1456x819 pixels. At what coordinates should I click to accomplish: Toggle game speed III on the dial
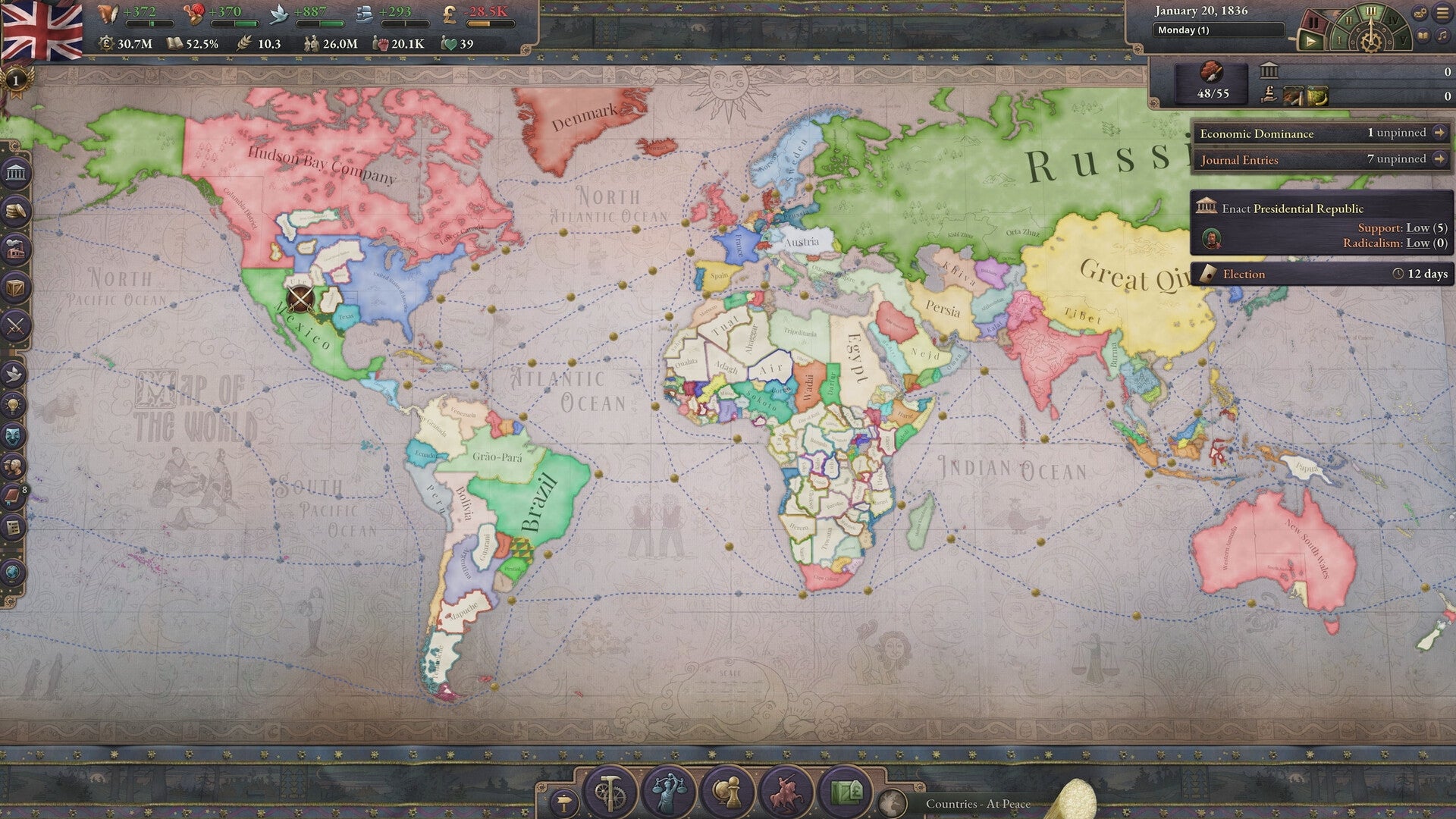click(1371, 11)
